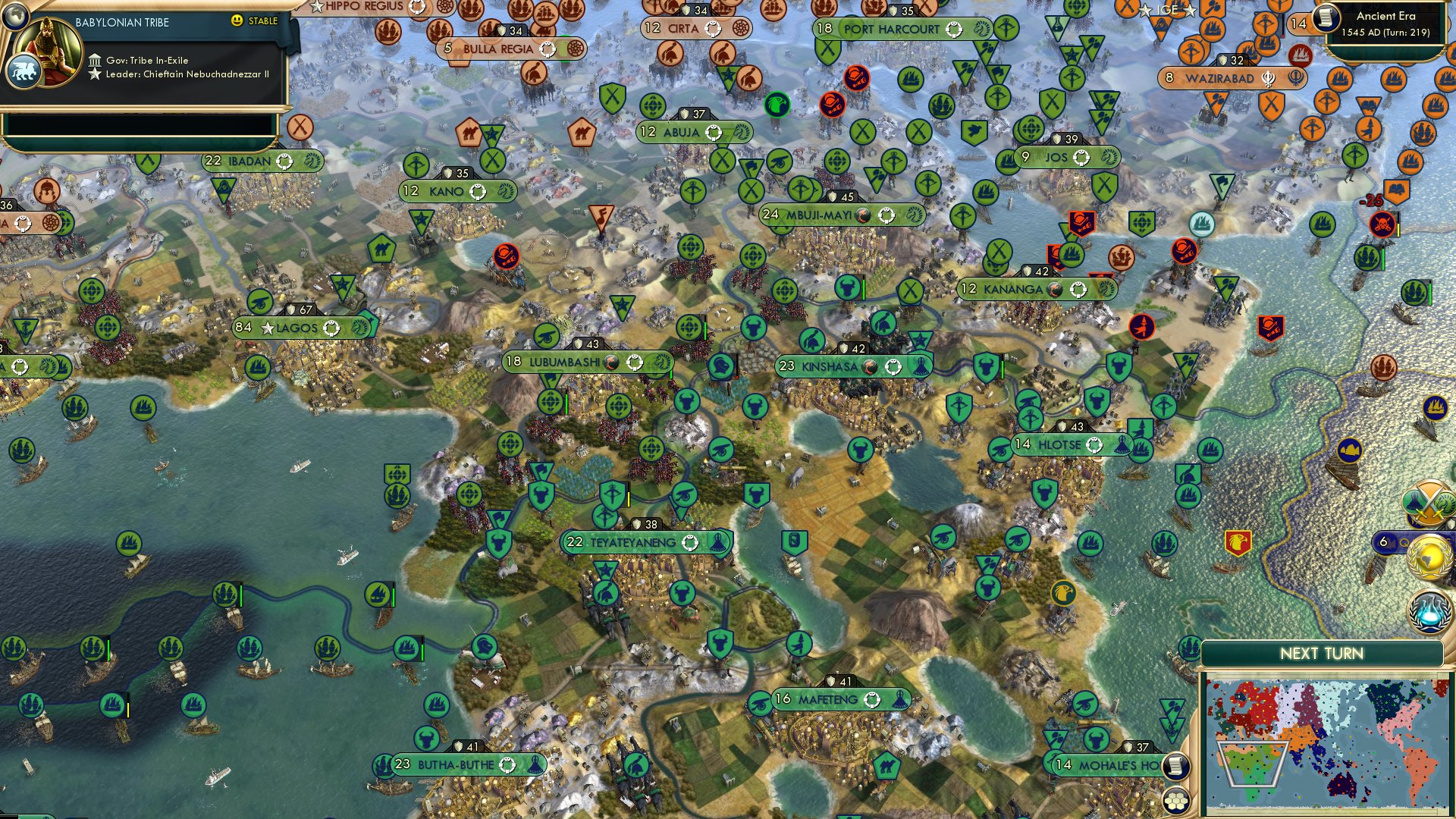Toggle the notification scroll beside the minimap
This screenshot has height=819, width=1456.
pyautogui.click(x=1176, y=767)
